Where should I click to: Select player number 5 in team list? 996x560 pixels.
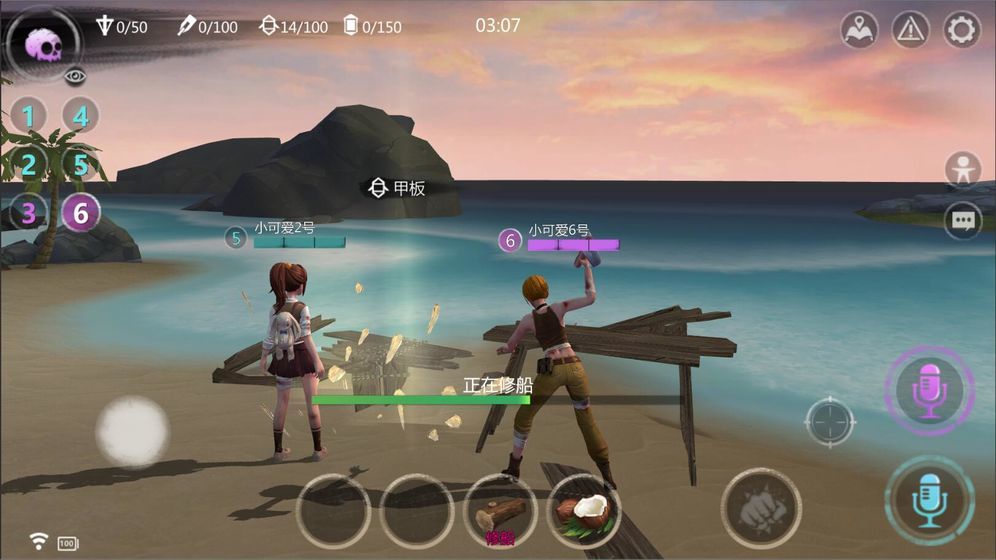point(80,164)
